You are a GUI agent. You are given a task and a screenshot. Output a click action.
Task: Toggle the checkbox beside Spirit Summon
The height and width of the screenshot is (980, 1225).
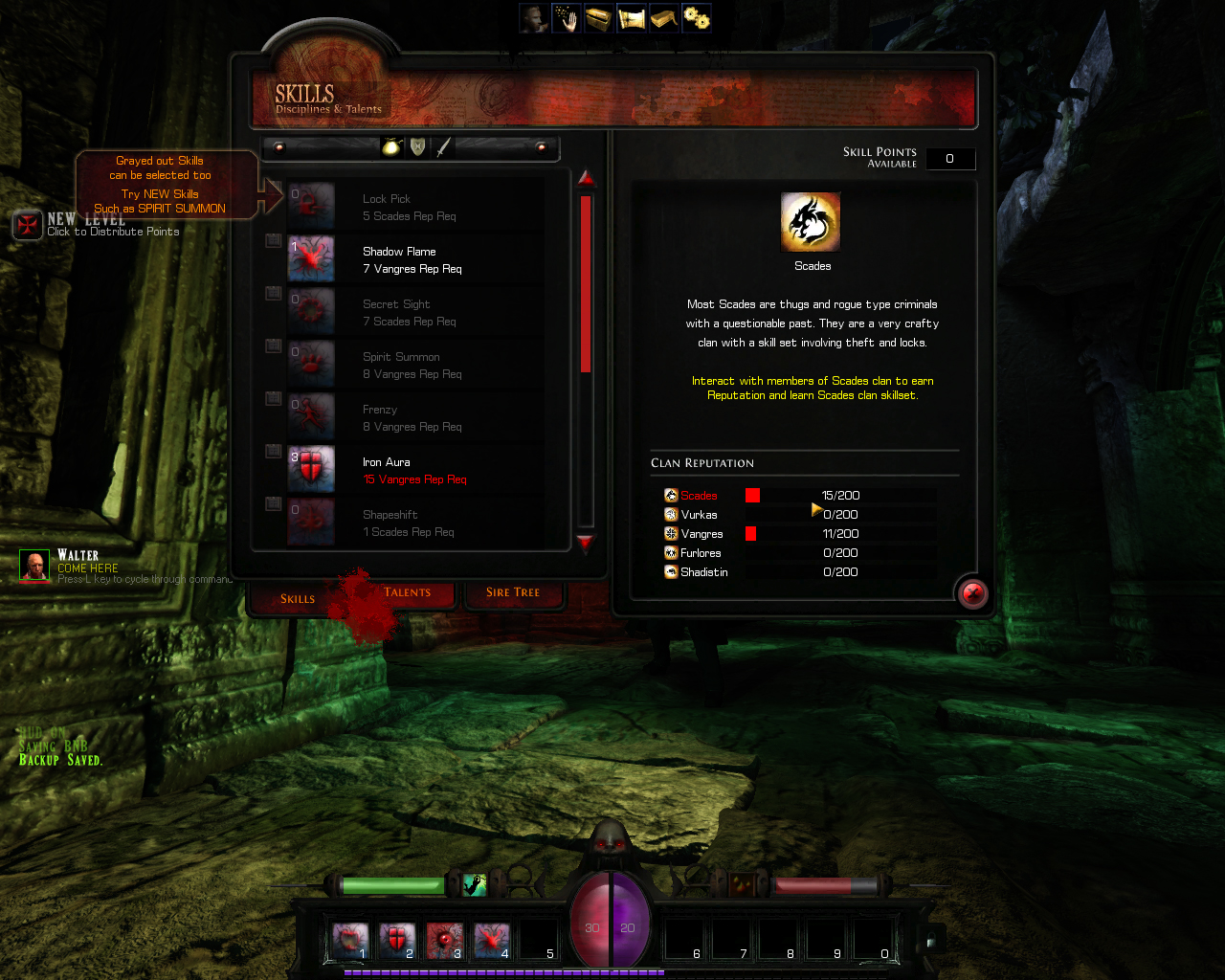click(272, 345)
